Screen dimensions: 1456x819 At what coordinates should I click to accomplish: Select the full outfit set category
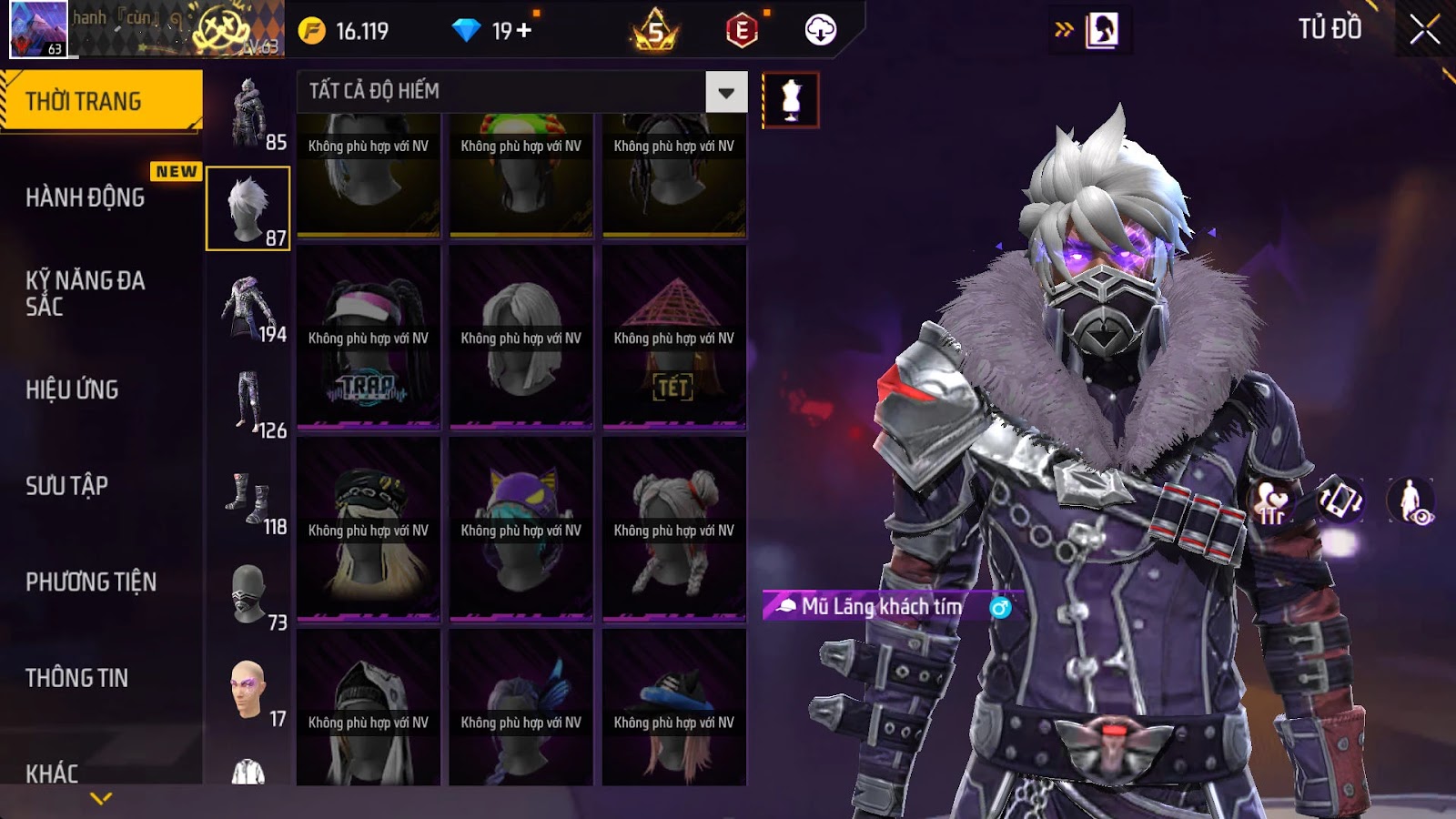[x=248, y=114]
